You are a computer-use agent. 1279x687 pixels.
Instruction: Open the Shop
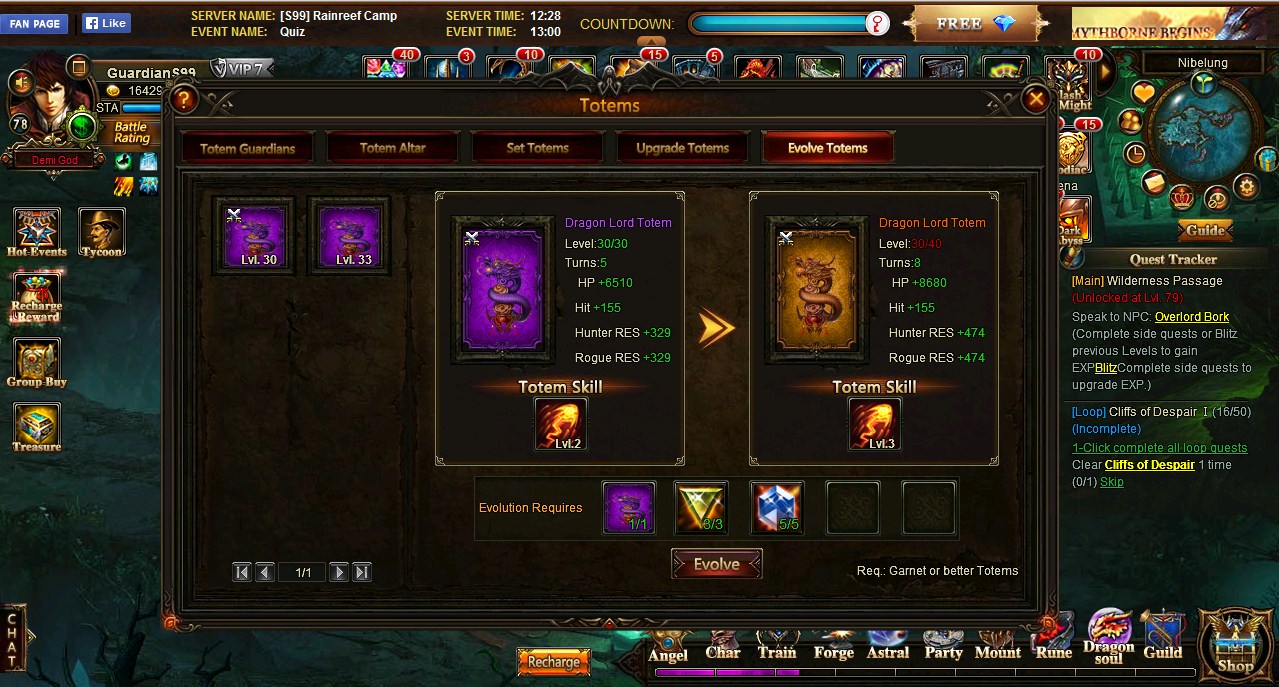pyautogui.click(x=1235, y=645)
